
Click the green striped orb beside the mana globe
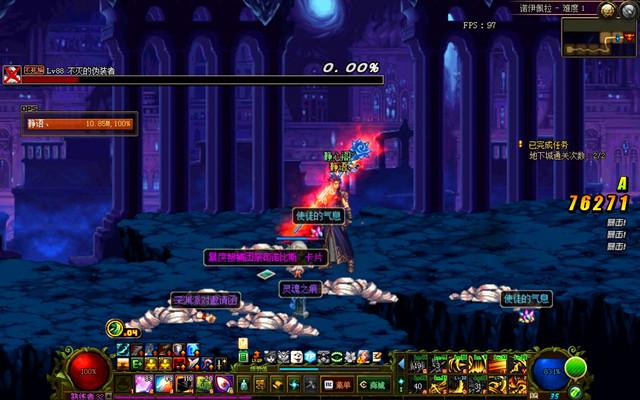574,366
